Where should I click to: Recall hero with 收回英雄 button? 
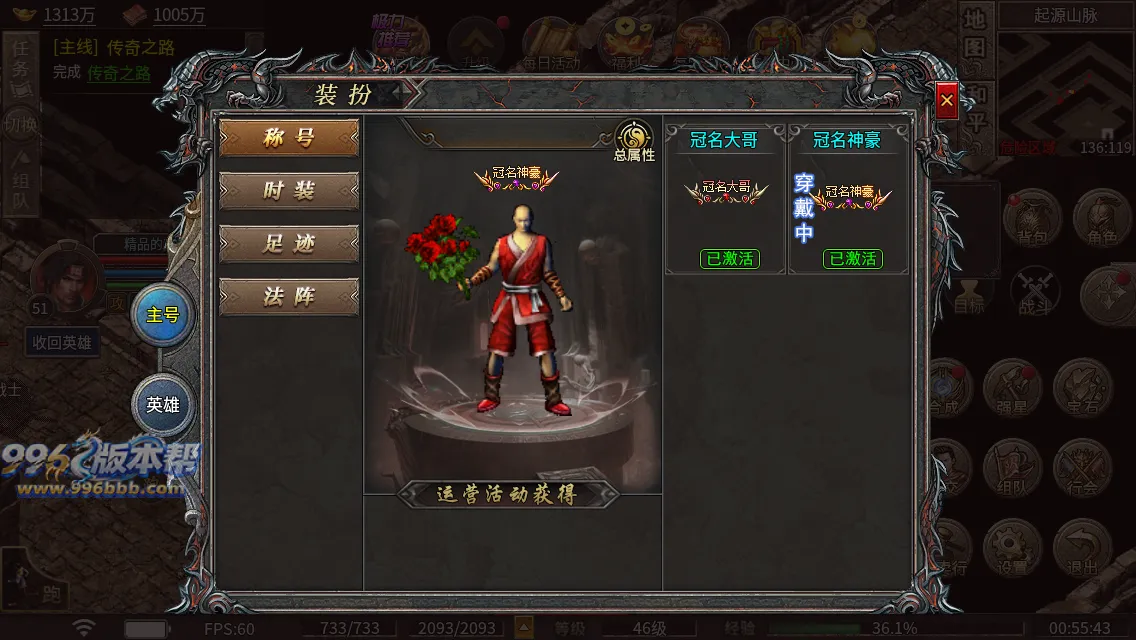(x=62, y=343)
